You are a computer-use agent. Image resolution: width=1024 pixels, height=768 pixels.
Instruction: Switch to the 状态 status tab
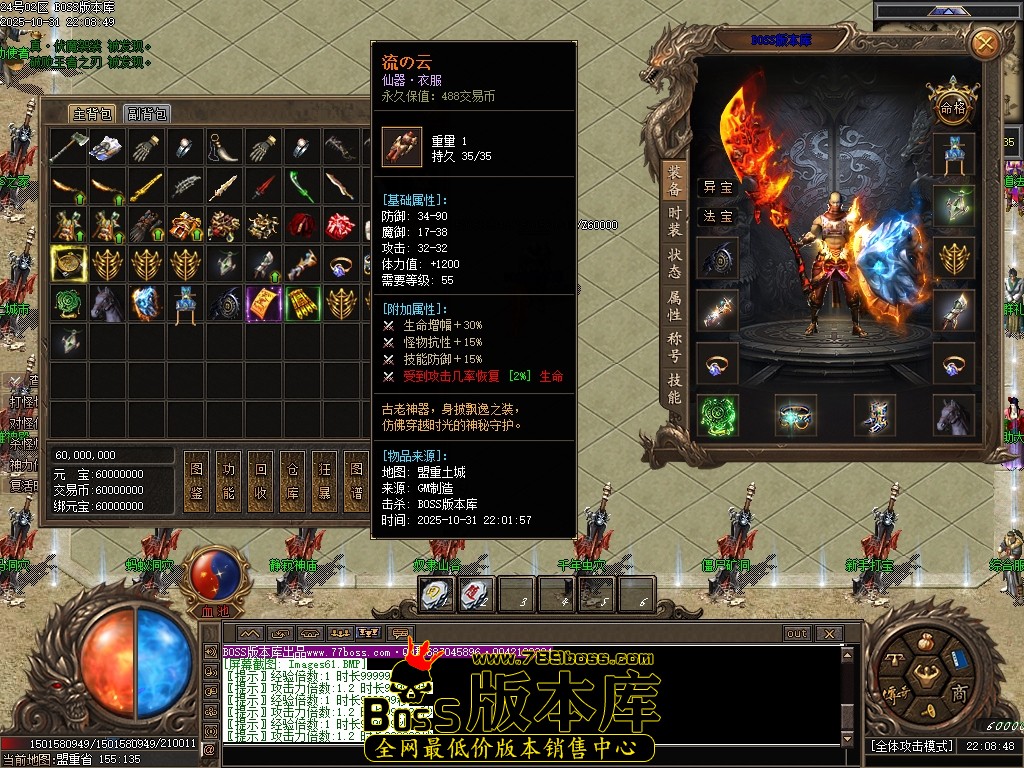675,264
